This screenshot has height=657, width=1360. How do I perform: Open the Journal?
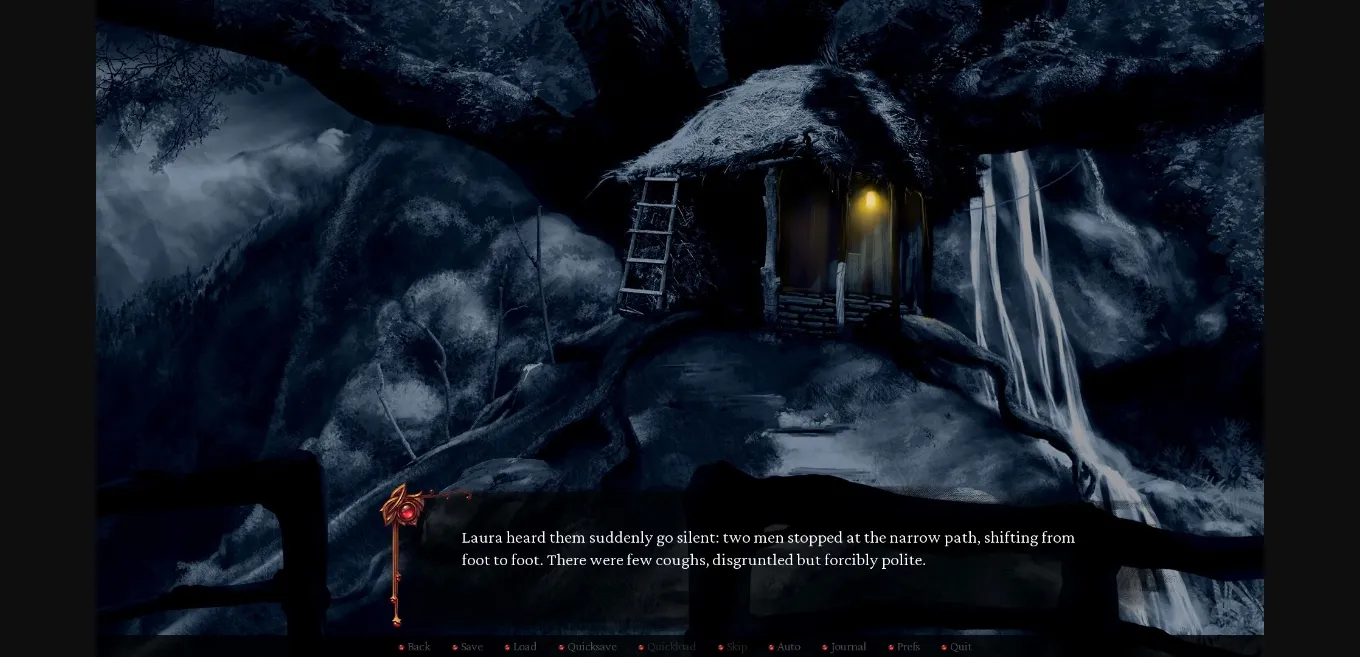(x=848, y=647)
